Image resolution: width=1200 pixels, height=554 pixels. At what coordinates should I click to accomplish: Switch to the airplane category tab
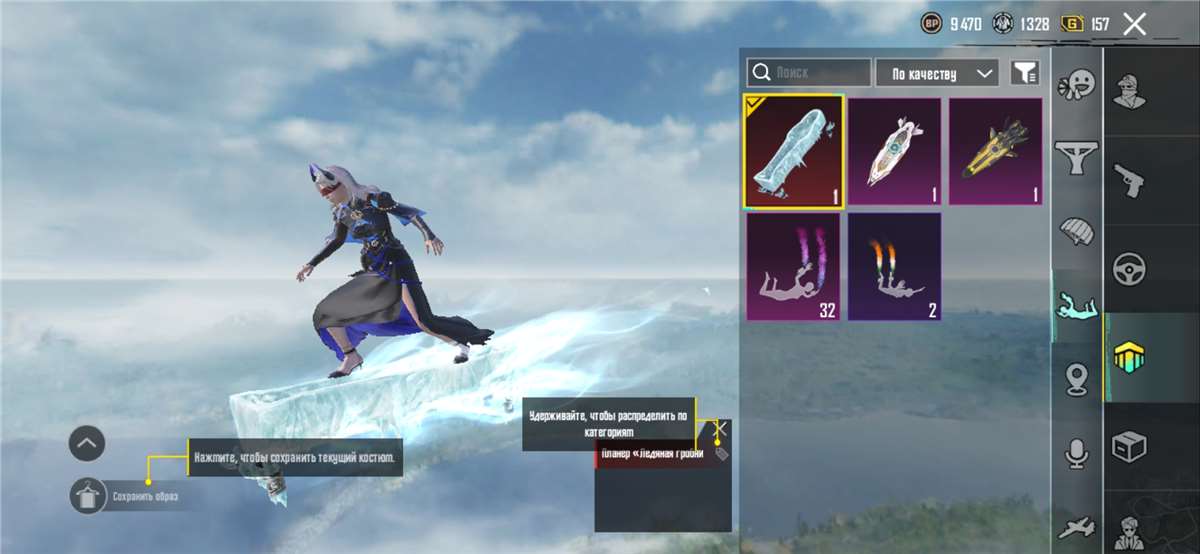pos(1077,527)
